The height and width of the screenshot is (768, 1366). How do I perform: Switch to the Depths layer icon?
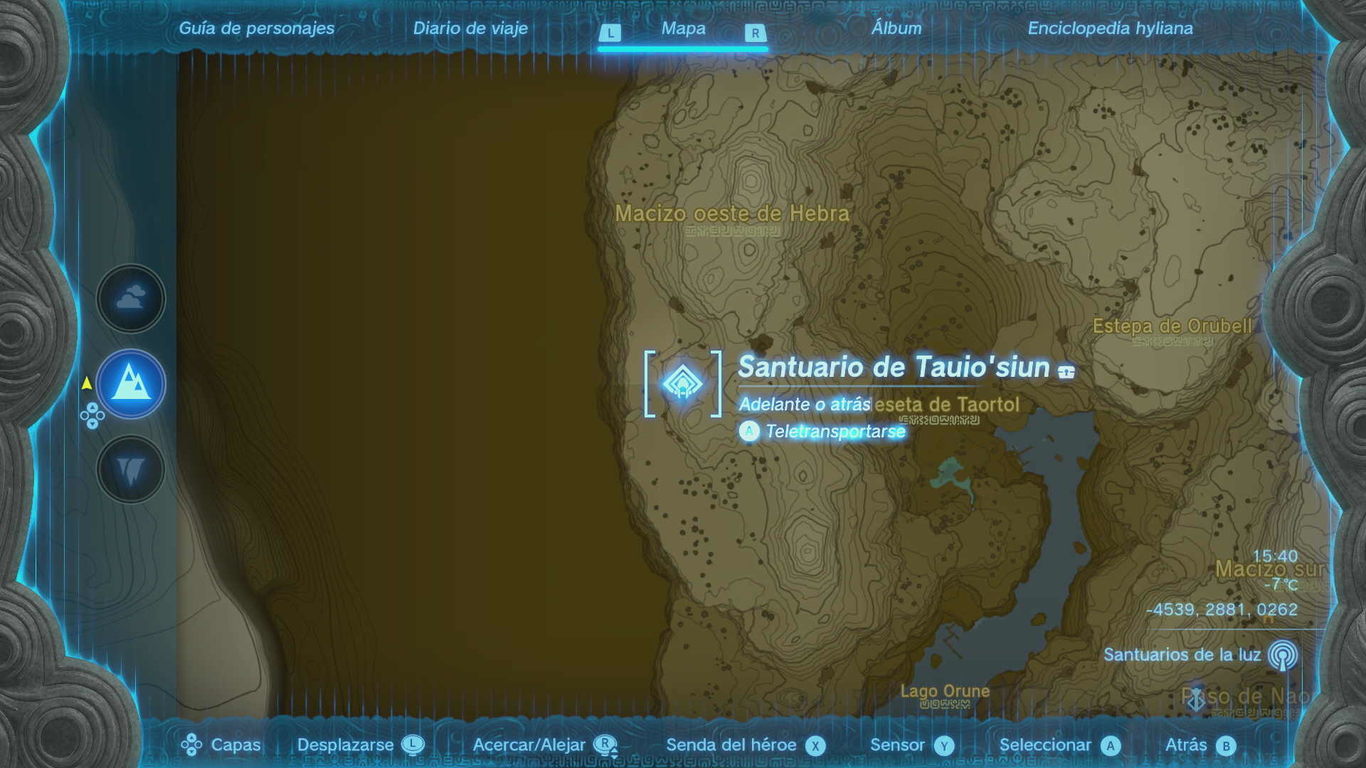(131, 469)
